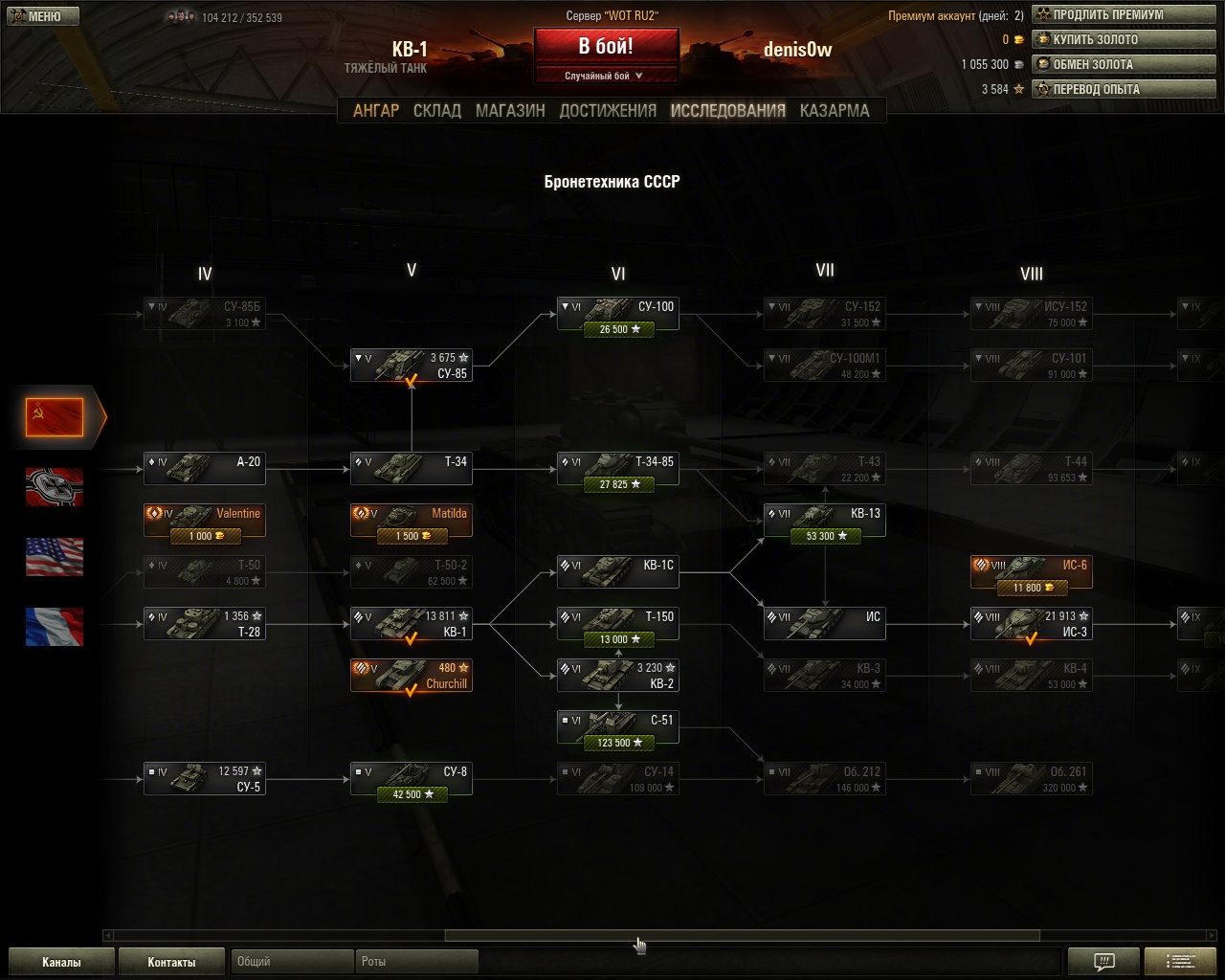Viewport: 1225px width, 980px height.
Task: Open the Каналы chat channels
Action: click(x=61, y=962)
